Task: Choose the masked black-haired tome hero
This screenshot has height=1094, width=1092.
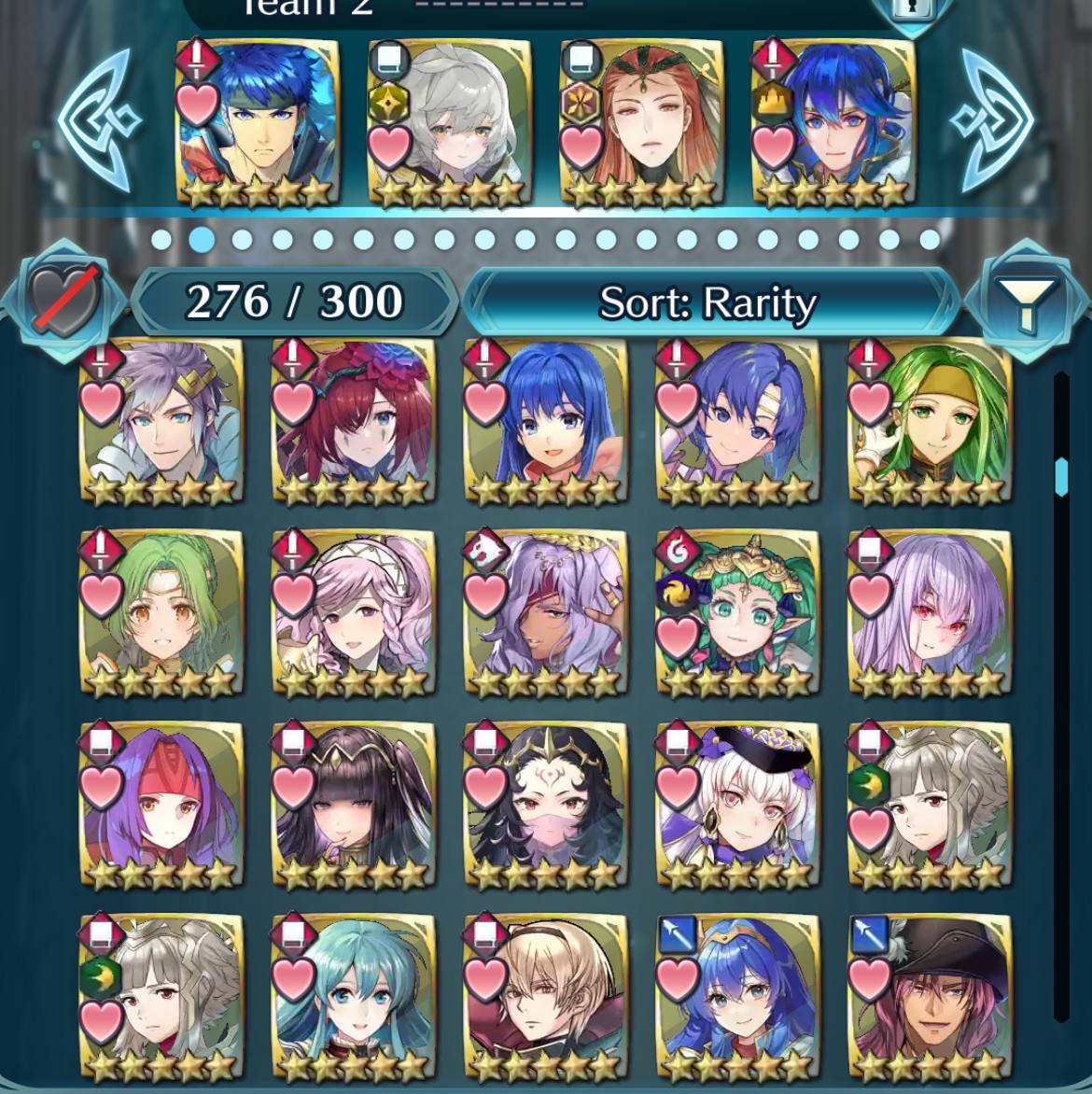Action: tap(545, 806)
